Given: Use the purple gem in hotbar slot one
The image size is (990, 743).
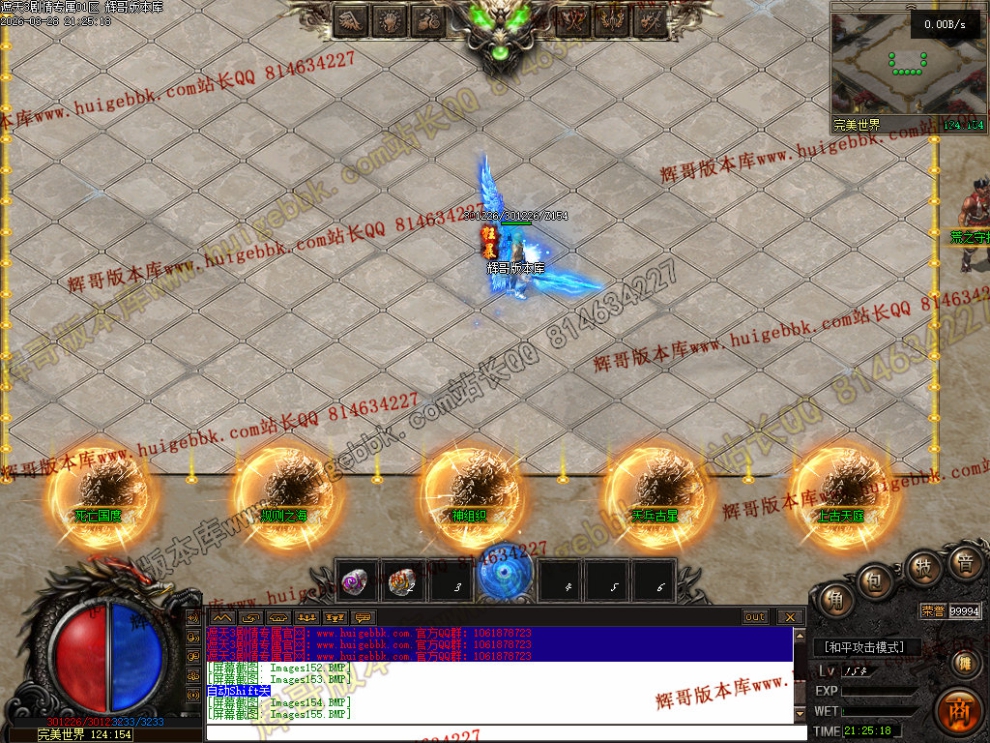Looking at the screenshot, I should pos(354,583).
